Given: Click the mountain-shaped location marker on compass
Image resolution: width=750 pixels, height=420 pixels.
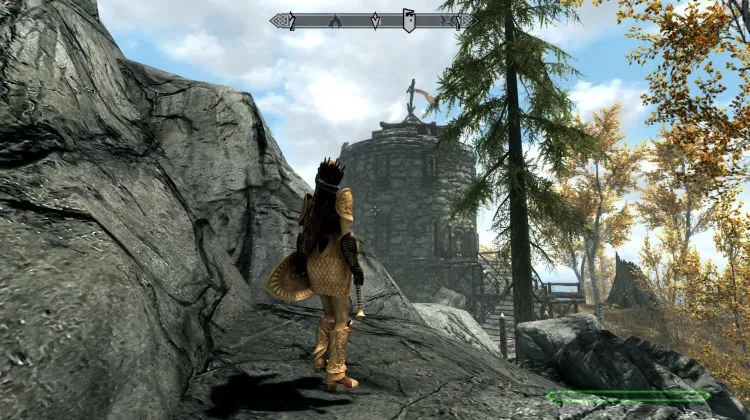Looking at the screenshot, I should tap(335, 20).
